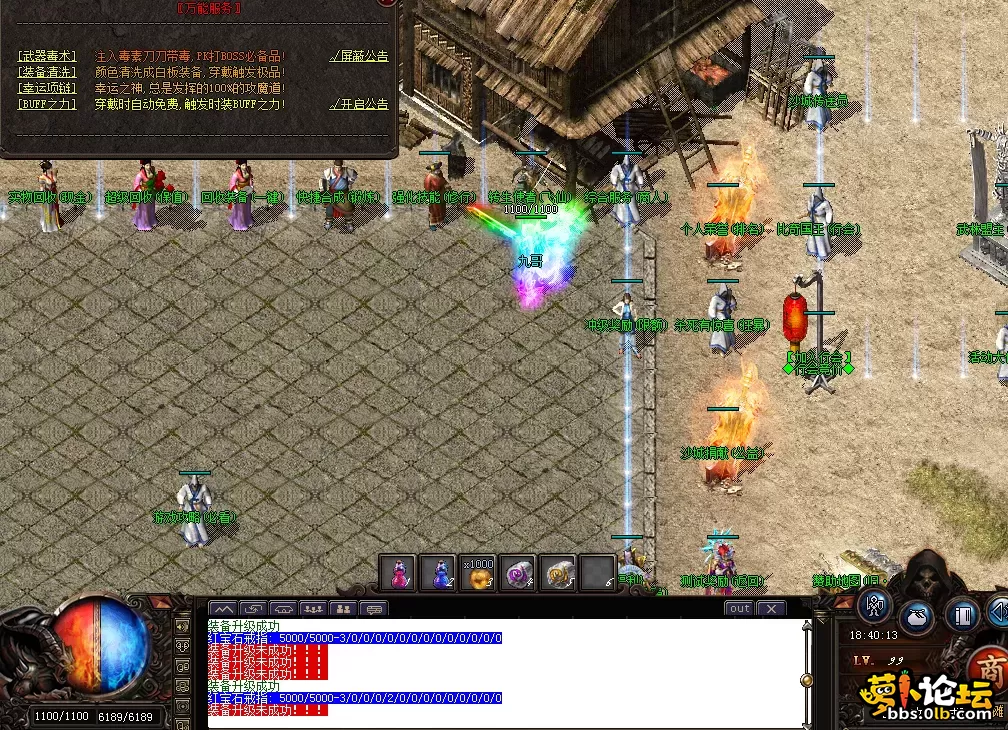The height and width of the screenshot is (730, 1008).
Task: Close the chat window with X
Action: coord(771,608)
